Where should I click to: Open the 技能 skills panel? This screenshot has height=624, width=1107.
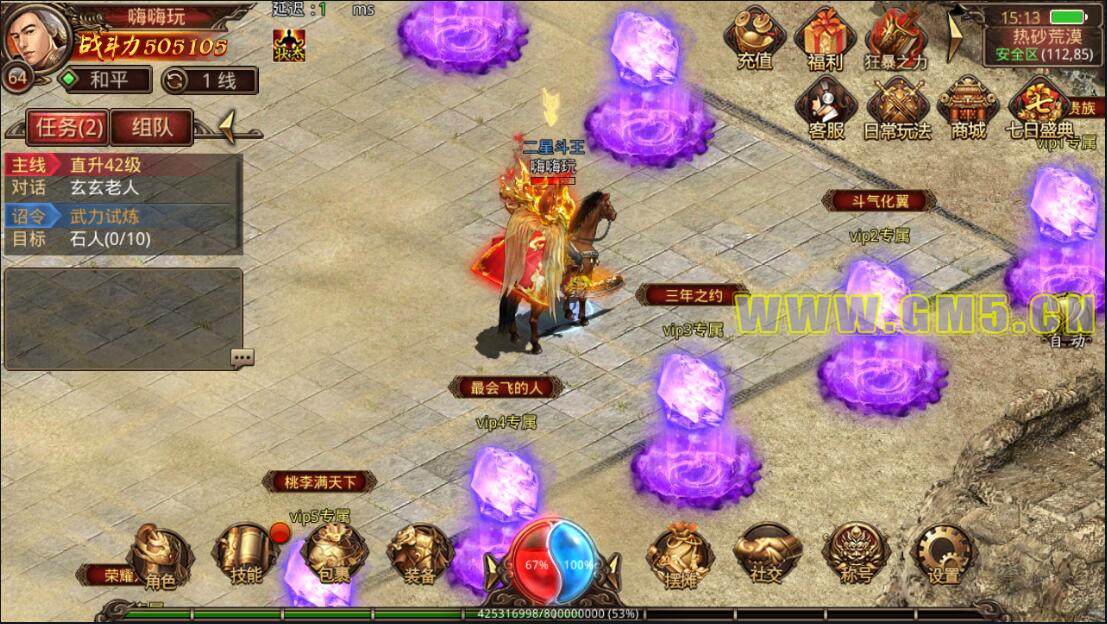pos(244,555)
